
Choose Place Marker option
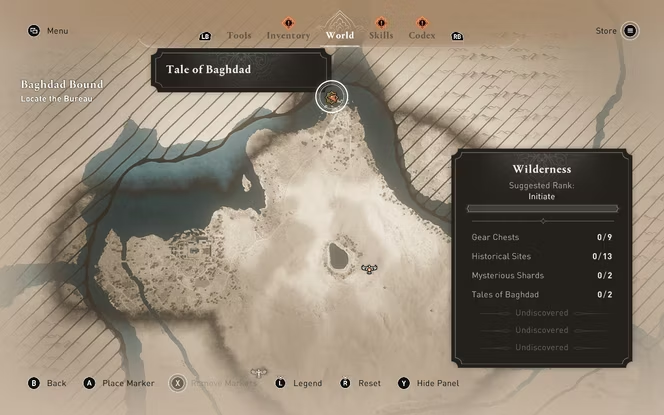(124, 383)
